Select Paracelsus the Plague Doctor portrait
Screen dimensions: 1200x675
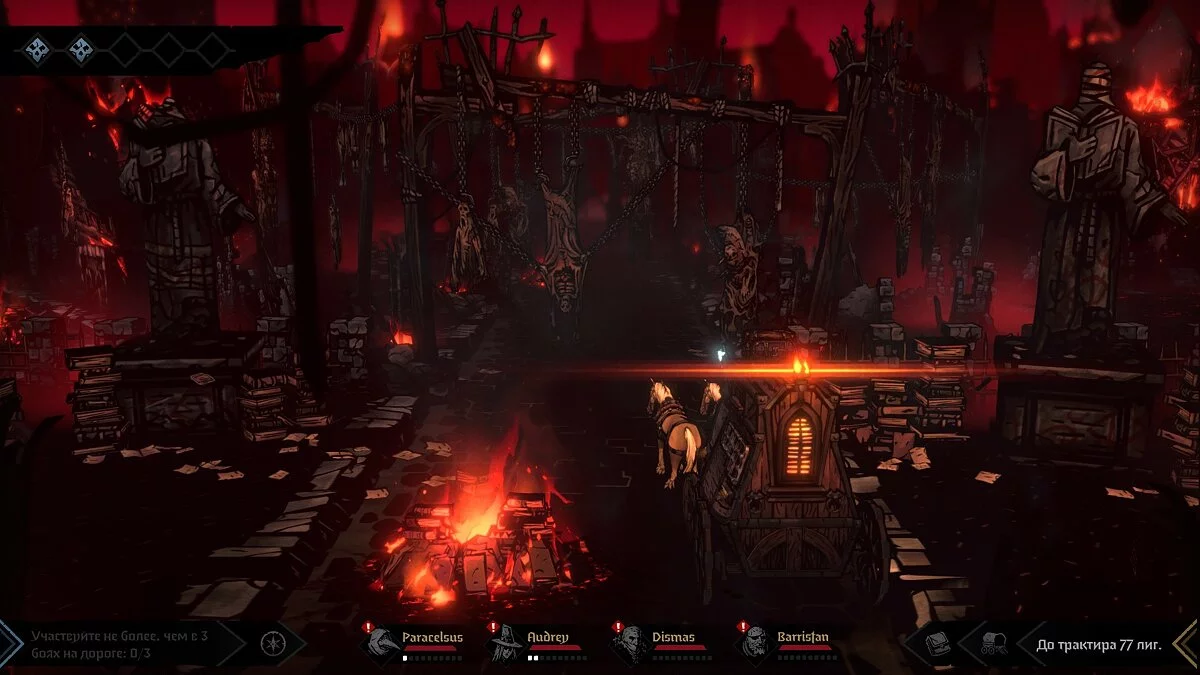[382, 642]
